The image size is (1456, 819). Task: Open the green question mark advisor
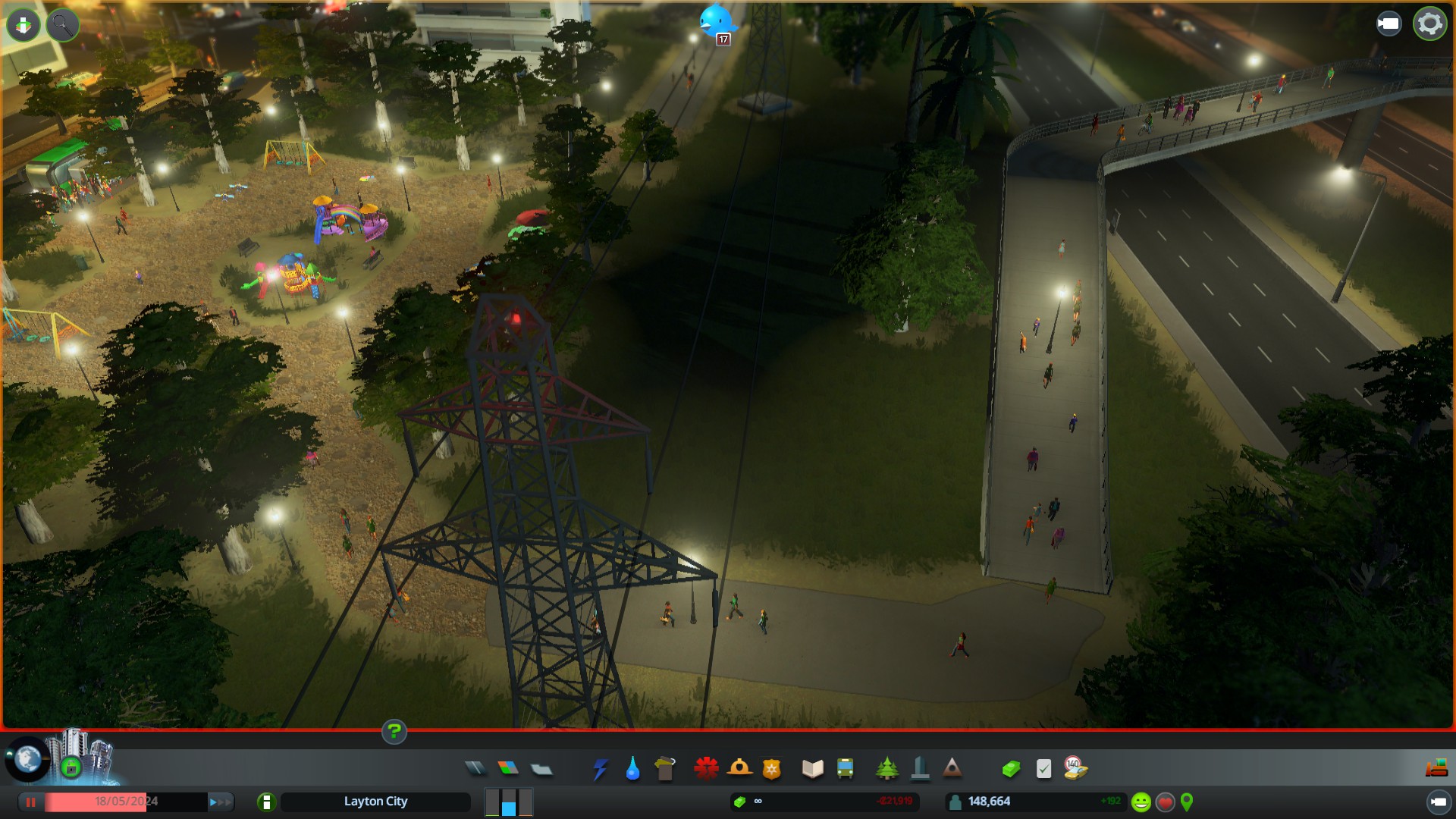click(394, 732)
